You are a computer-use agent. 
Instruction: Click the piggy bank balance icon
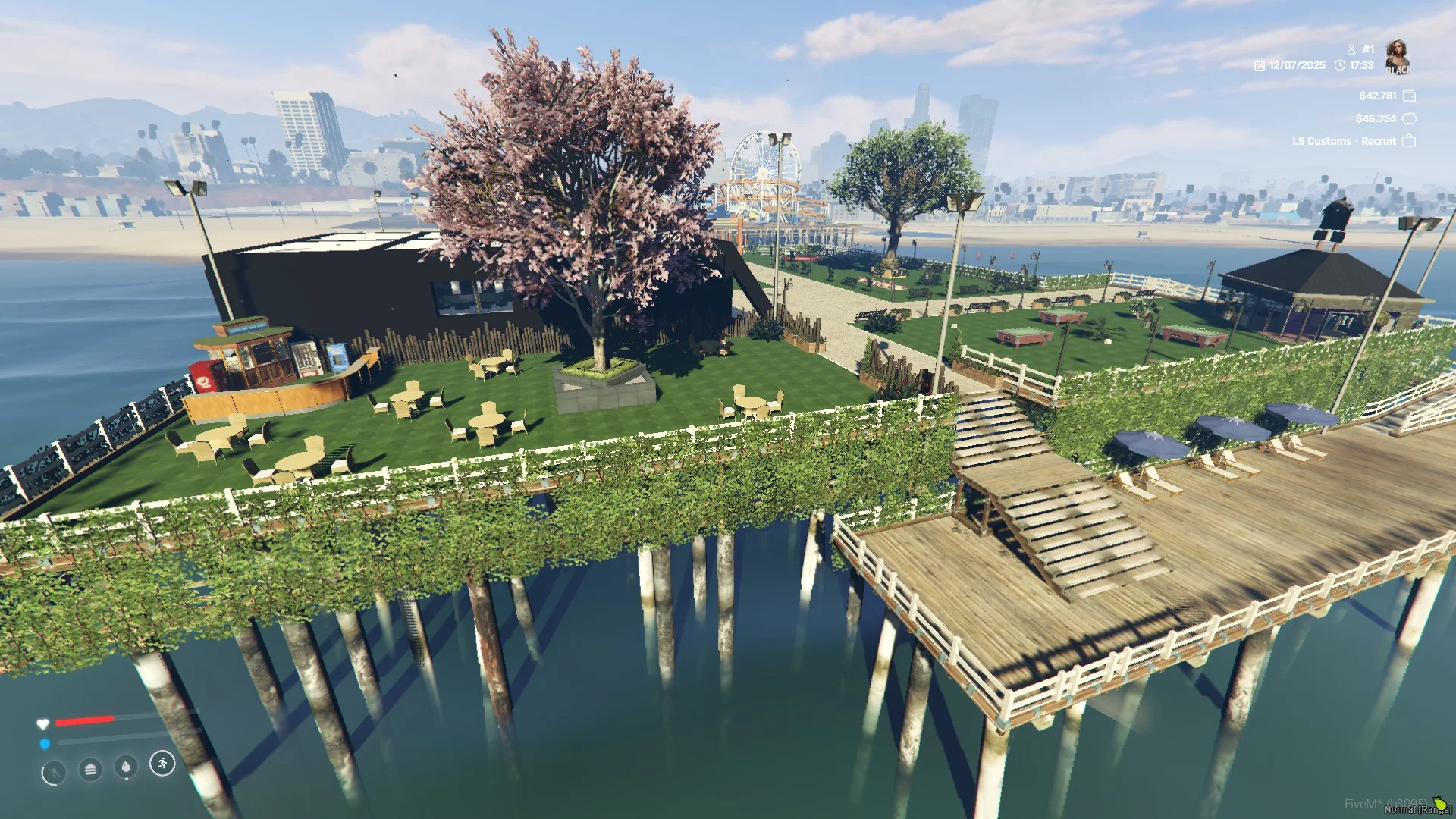1409,118
